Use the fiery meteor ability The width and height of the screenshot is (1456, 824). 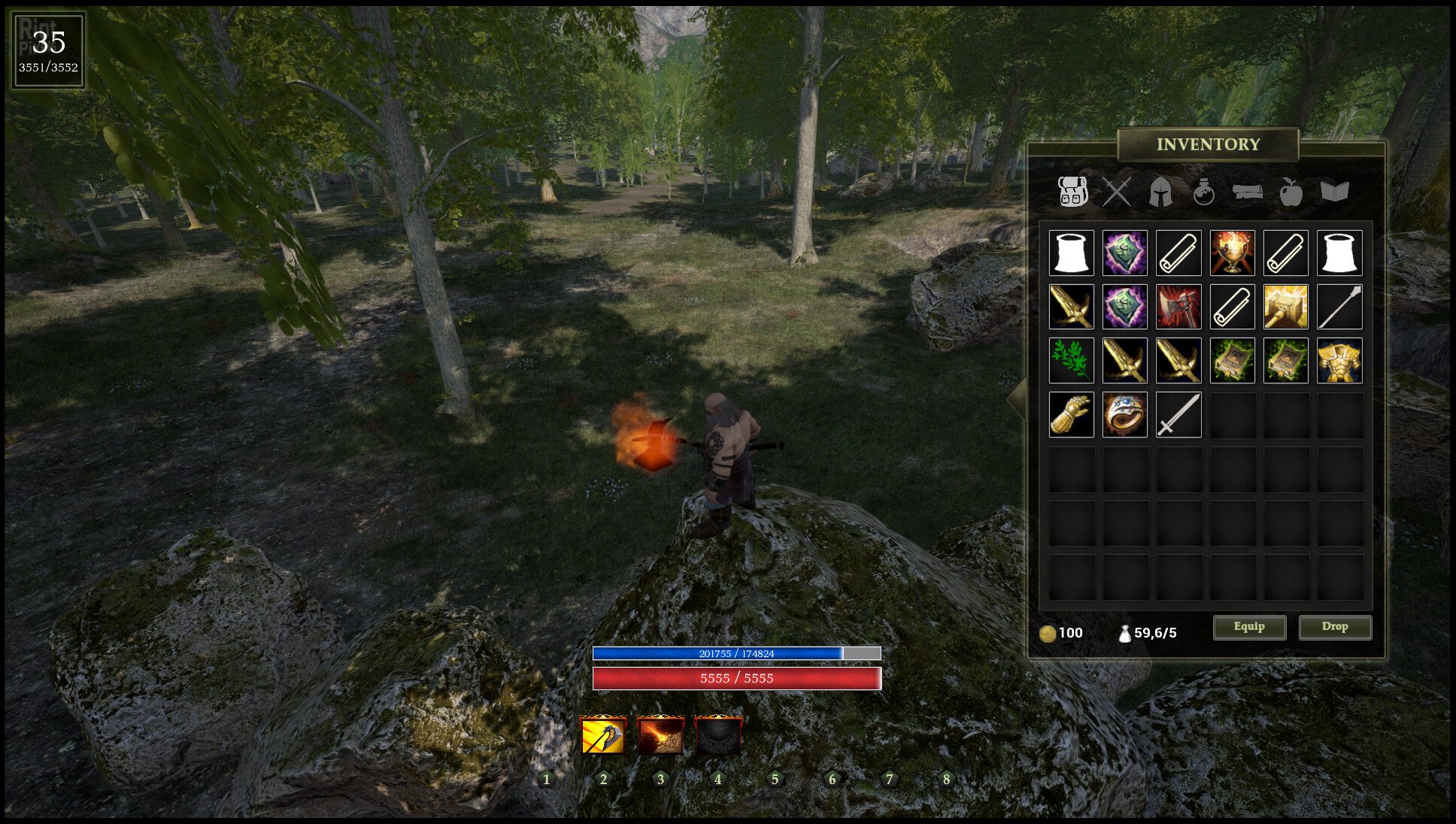(660, 735)
